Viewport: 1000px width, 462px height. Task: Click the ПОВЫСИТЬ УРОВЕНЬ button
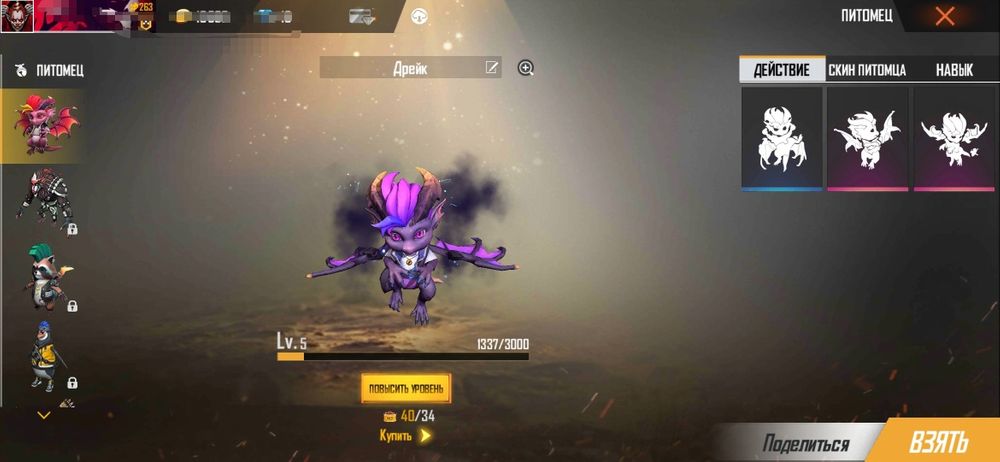tap(406, 387)
